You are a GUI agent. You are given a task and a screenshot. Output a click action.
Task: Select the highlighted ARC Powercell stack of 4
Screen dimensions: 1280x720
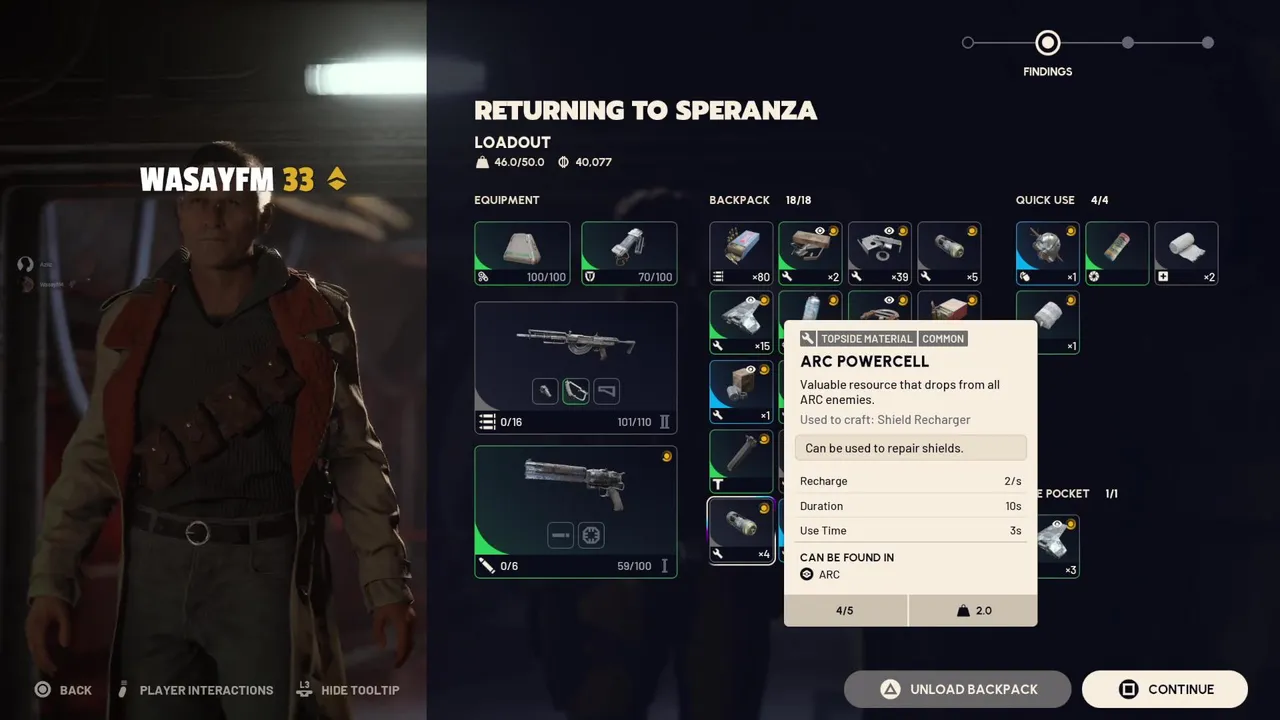coord(741,530)
